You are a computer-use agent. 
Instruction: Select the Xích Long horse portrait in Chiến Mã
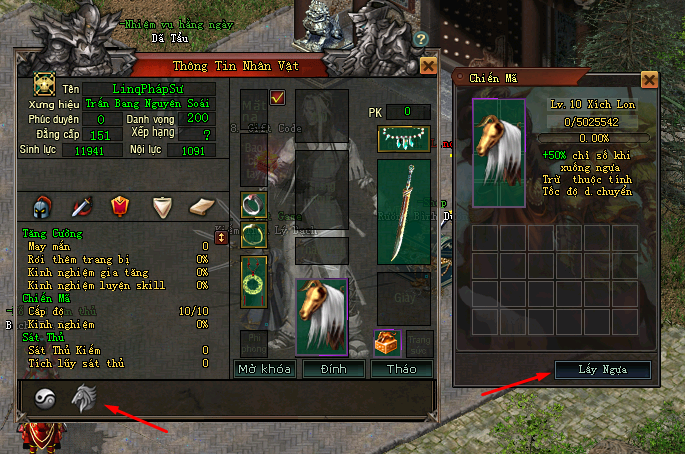tap(498, 153)
